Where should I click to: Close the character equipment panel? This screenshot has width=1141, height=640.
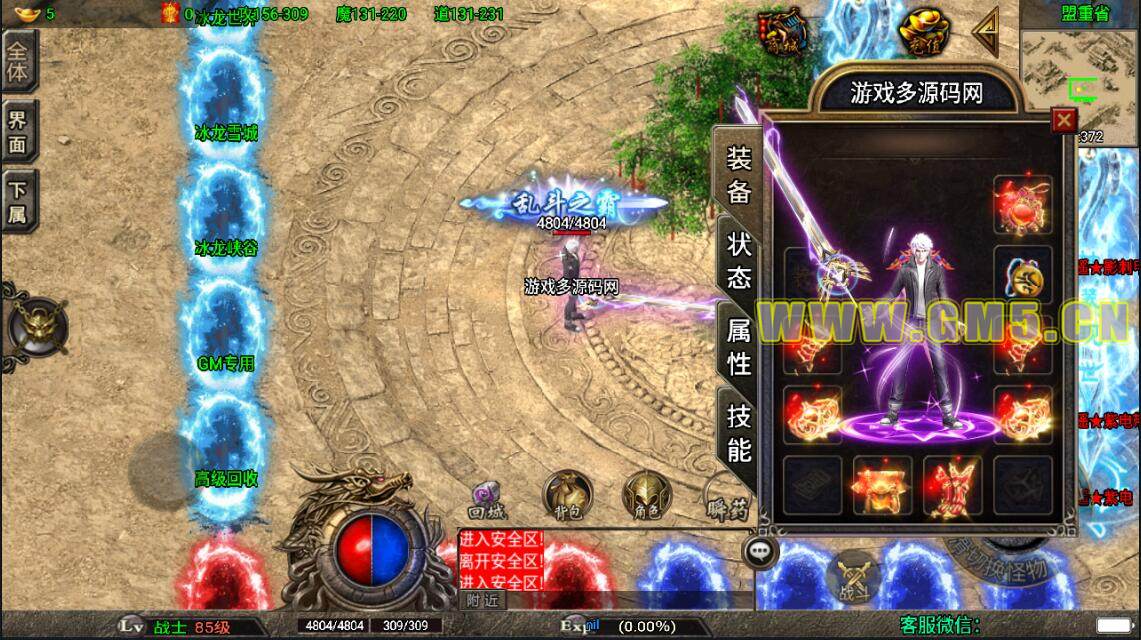(x=1064, y=120)
